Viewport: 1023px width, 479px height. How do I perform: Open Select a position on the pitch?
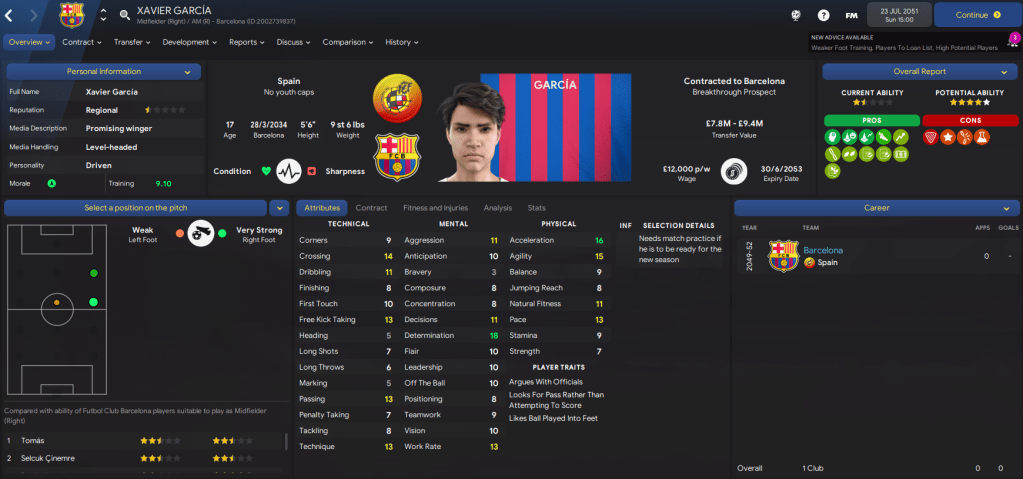(136, 208)
